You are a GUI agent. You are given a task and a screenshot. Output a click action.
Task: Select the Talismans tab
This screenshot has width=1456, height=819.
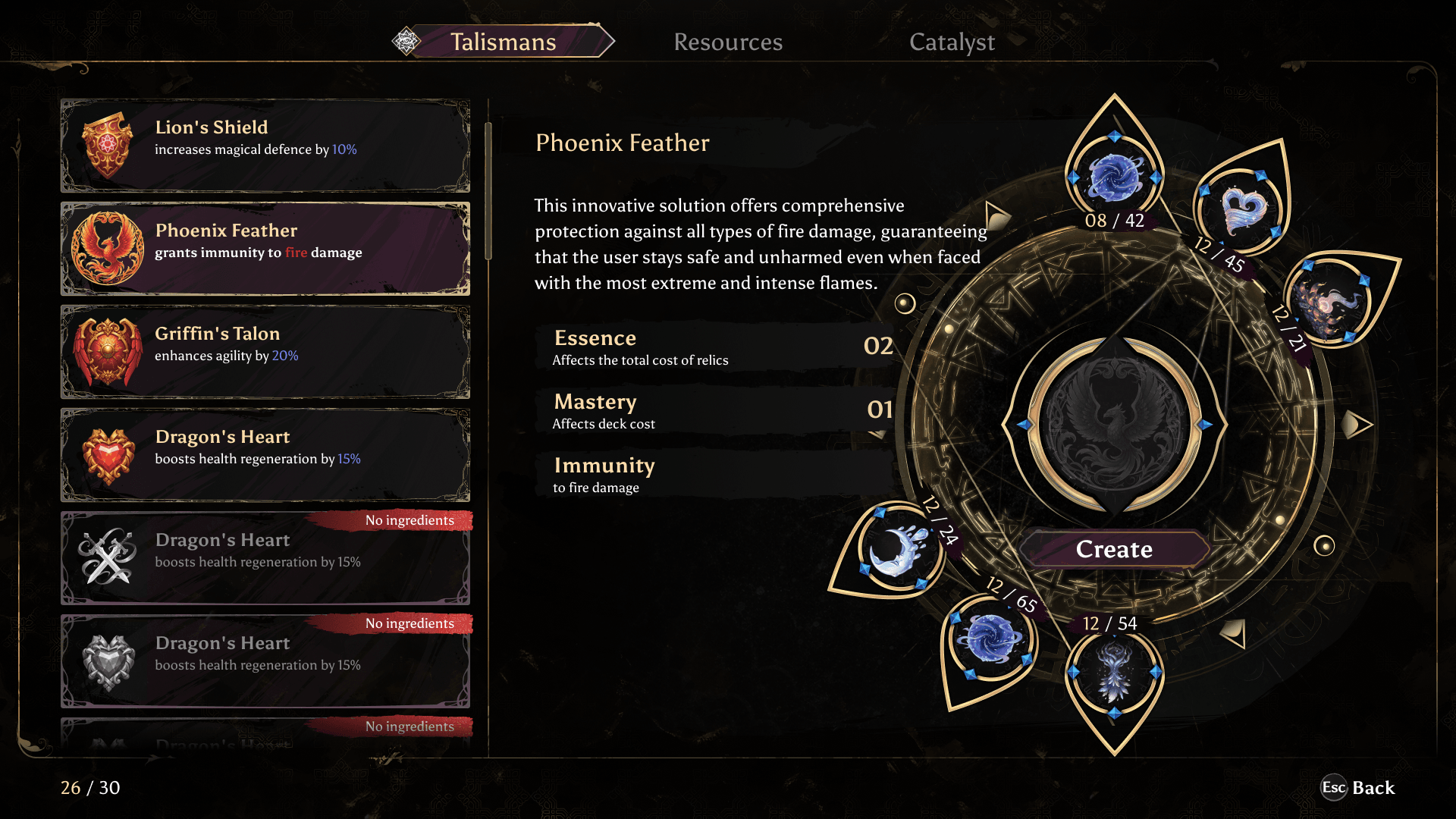(503, 42)
